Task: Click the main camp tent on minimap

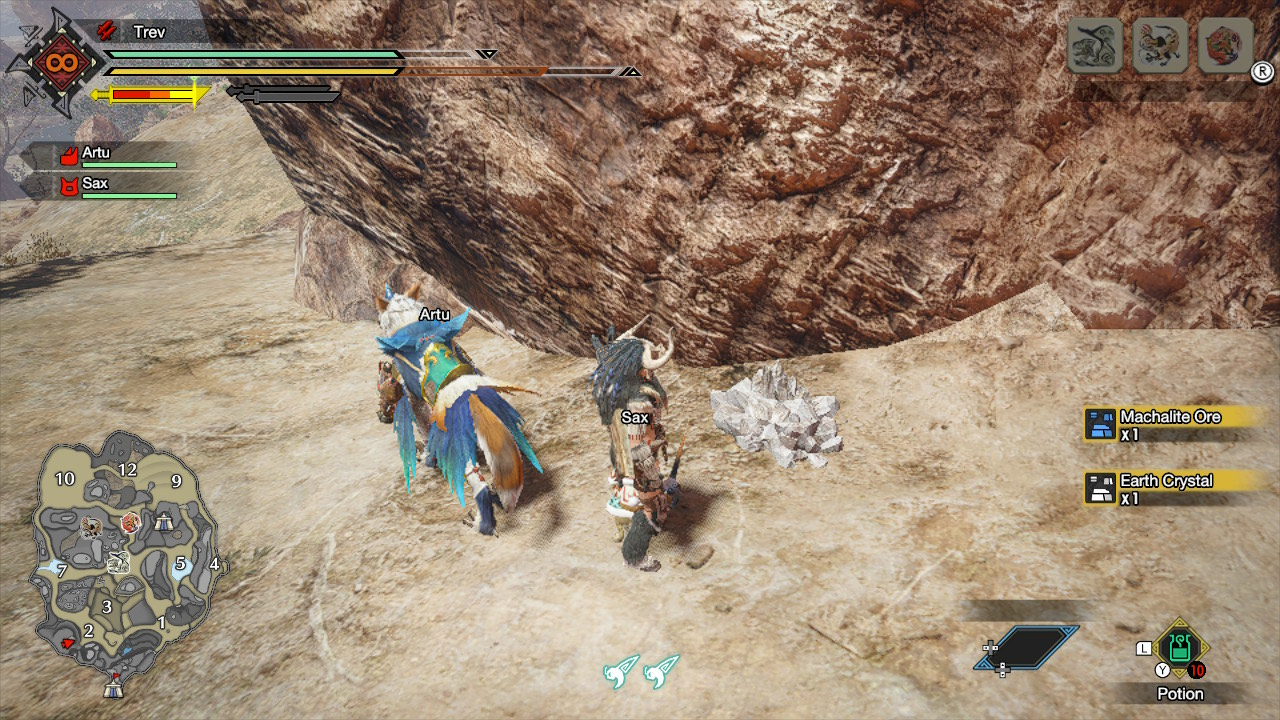Action: pyautogui.click(x=114, y=688)
